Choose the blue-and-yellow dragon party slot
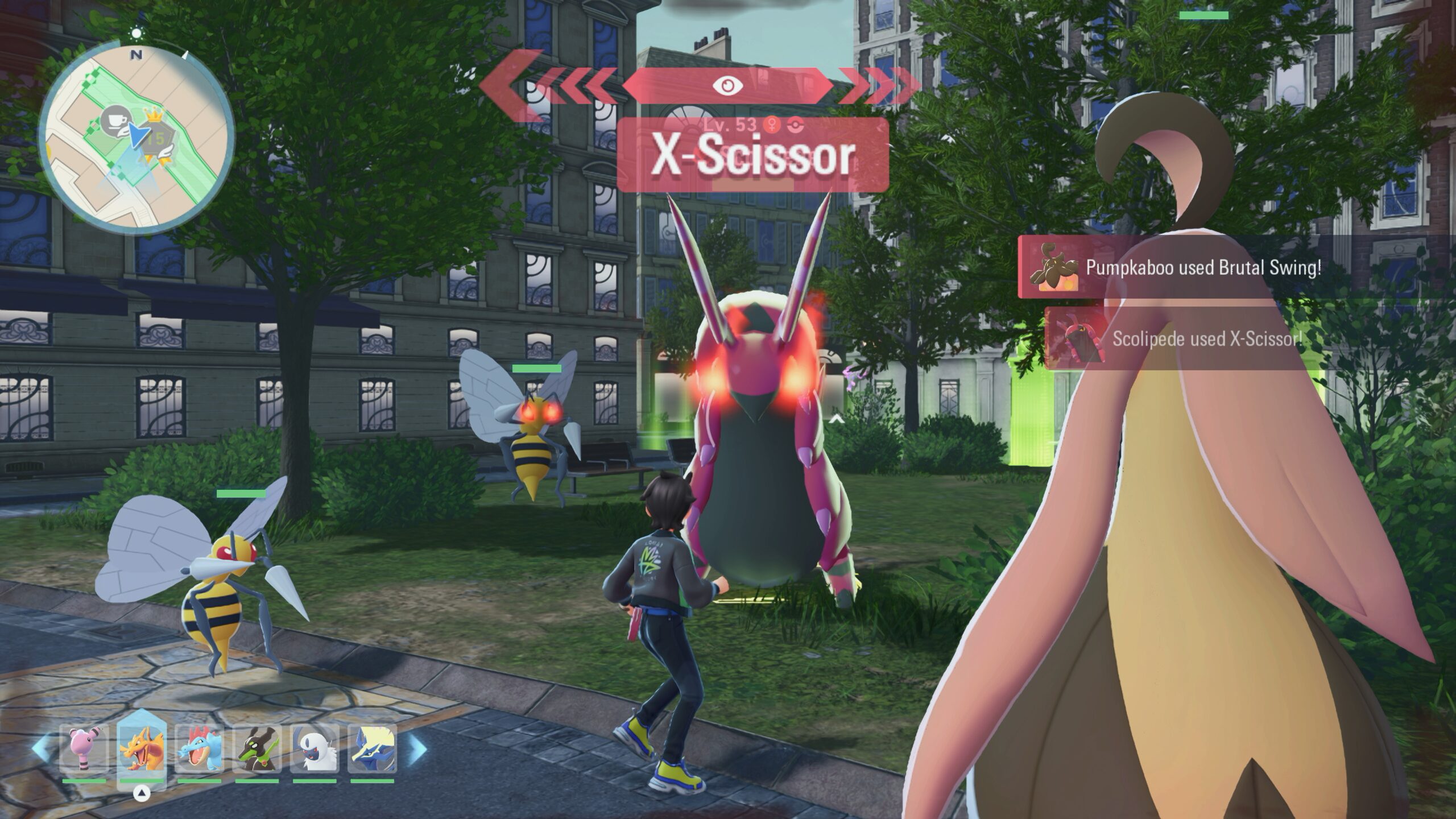The height and width of the screenshot is (819, 1456). 372,749
